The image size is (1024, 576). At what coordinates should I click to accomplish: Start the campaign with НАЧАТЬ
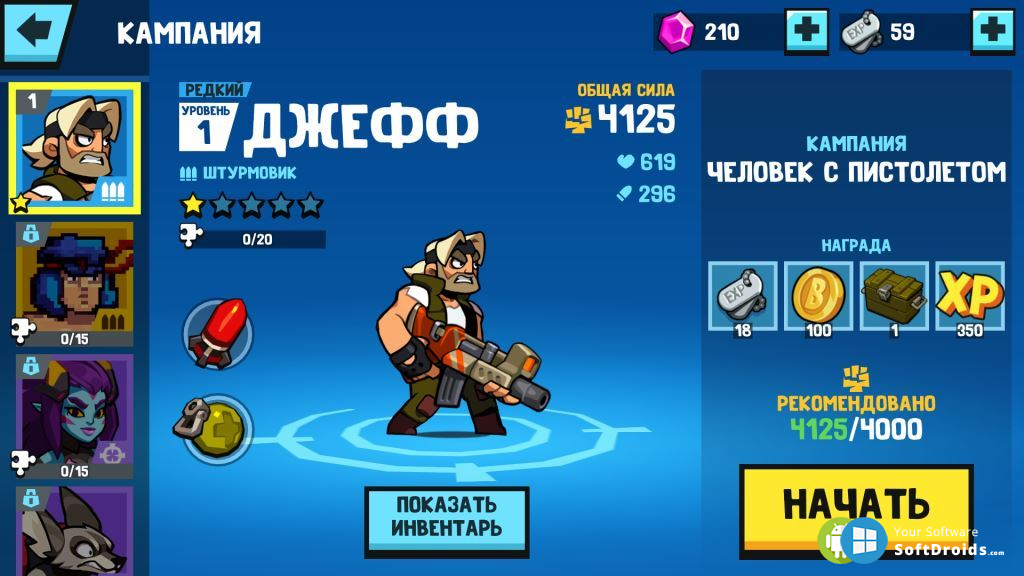(x=855, y=504)
